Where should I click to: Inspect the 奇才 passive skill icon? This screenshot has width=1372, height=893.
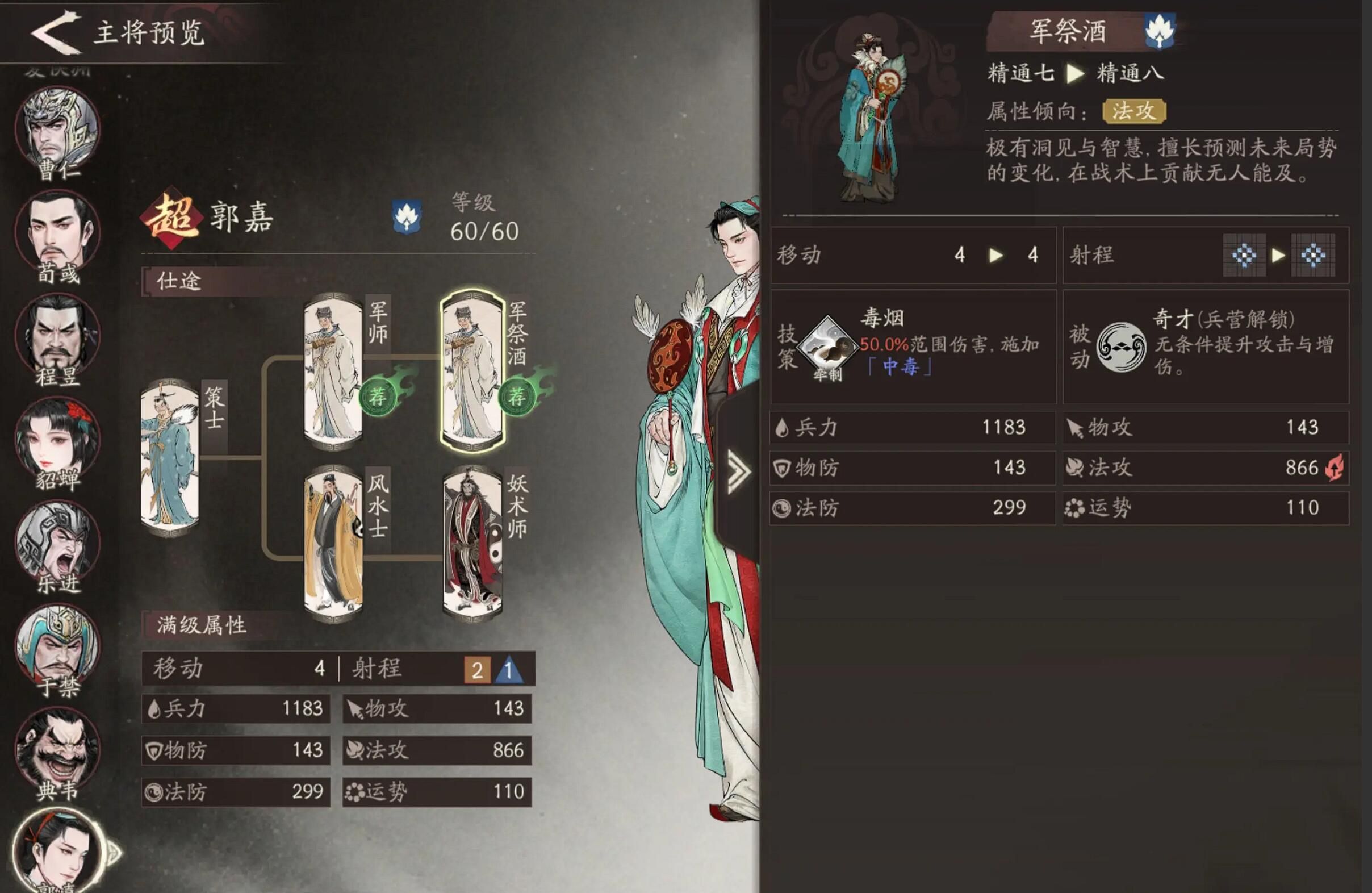click(x=1120, y=347)
